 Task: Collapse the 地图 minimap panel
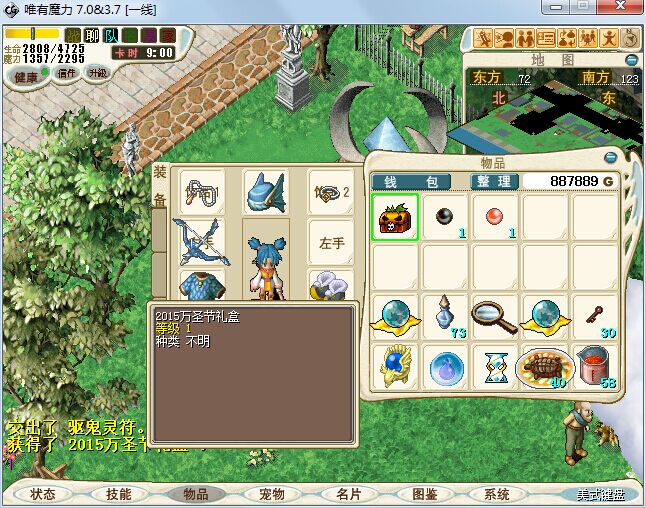(x=635, y=60)
